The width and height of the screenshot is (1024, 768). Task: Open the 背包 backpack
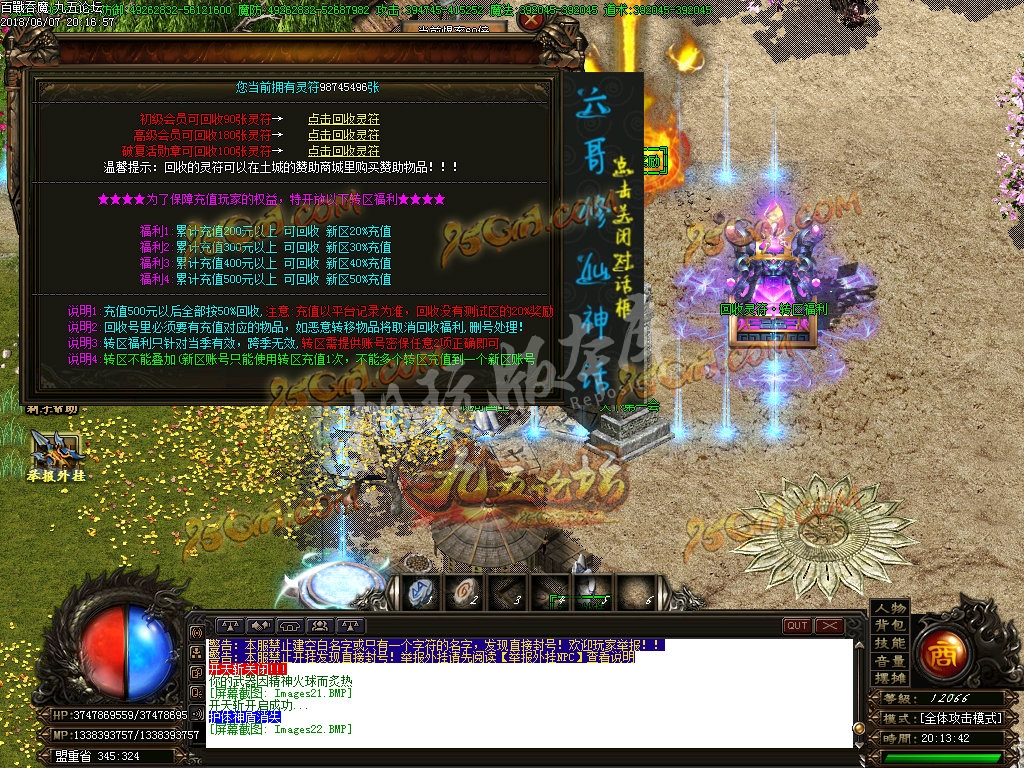(889, 626)
